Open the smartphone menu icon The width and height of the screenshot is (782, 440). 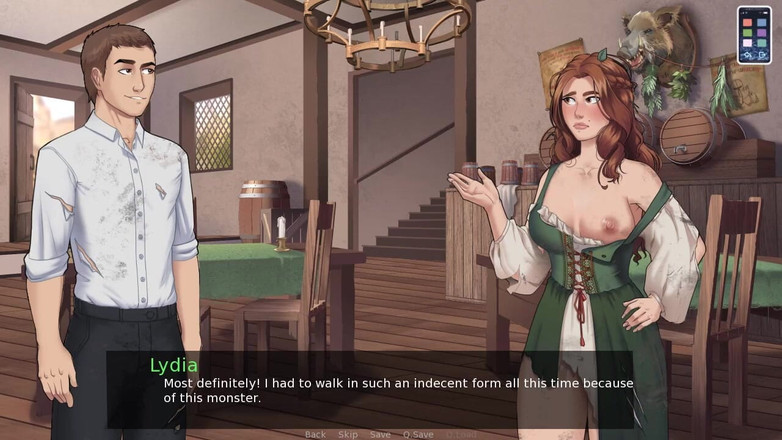[x=754, y=35]
